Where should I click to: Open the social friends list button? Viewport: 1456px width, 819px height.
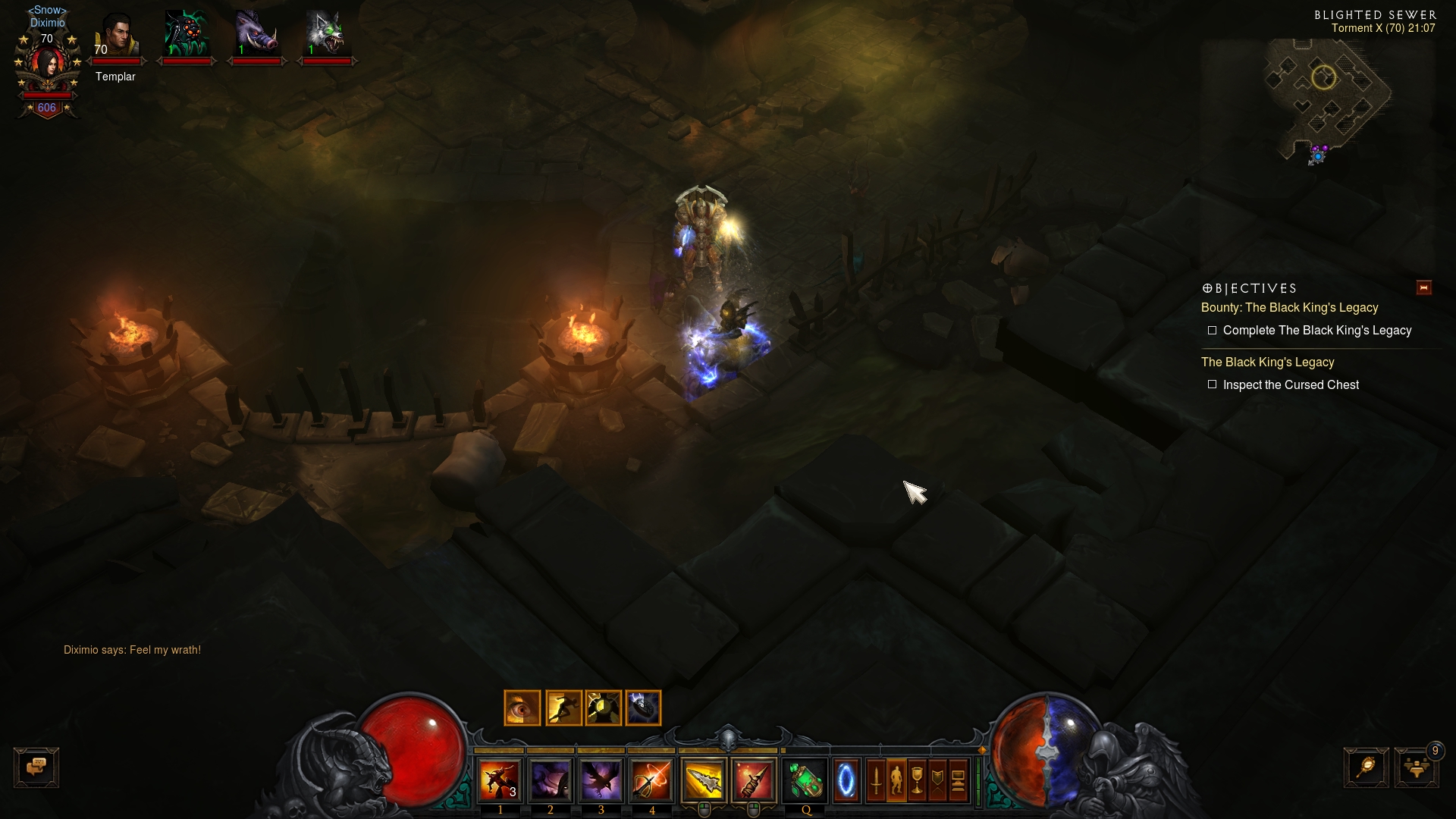(1416, 767)
